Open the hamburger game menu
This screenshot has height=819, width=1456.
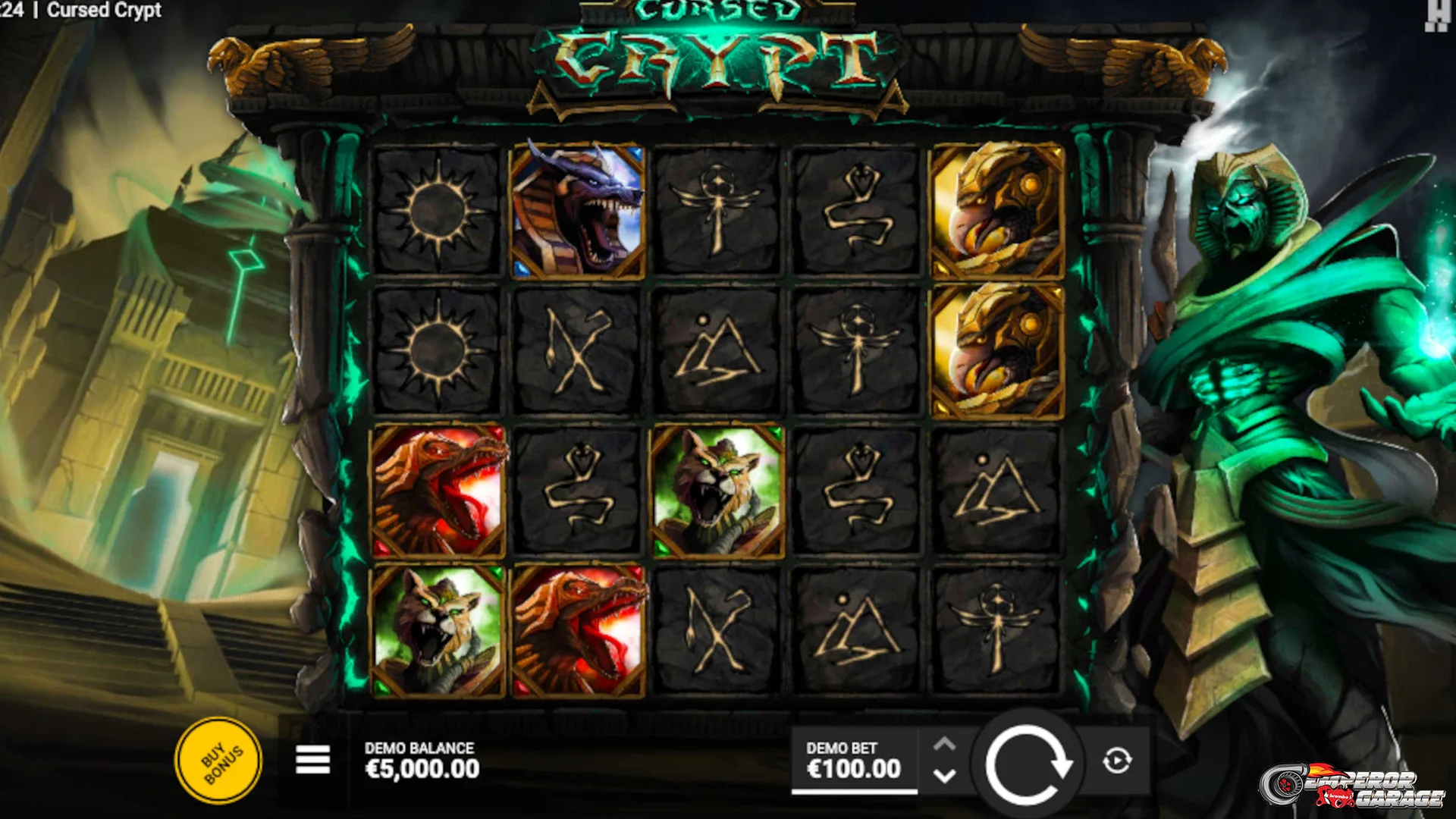point(312,760)
